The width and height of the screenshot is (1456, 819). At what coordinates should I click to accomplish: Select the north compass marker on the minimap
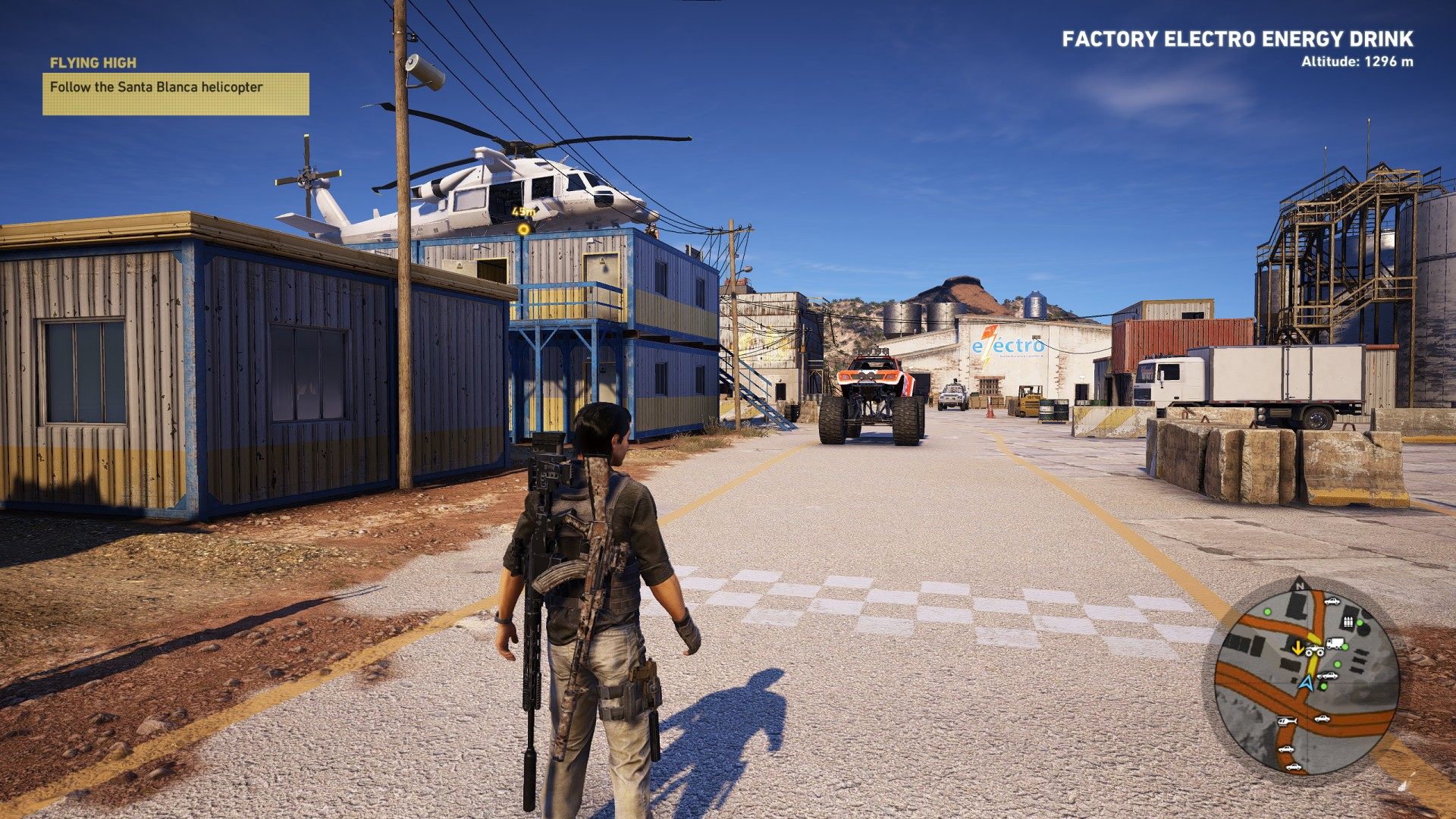click(x=1300, y=584)
